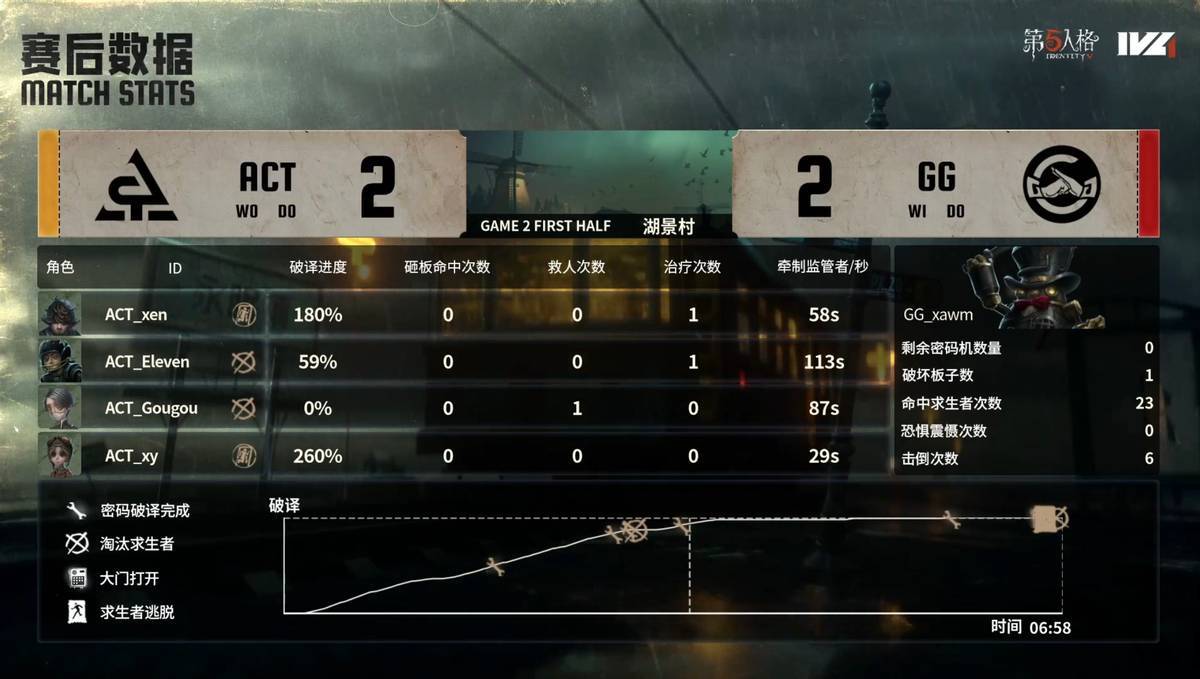Click the ACT team logo
1200x679 pixels.
136,184
